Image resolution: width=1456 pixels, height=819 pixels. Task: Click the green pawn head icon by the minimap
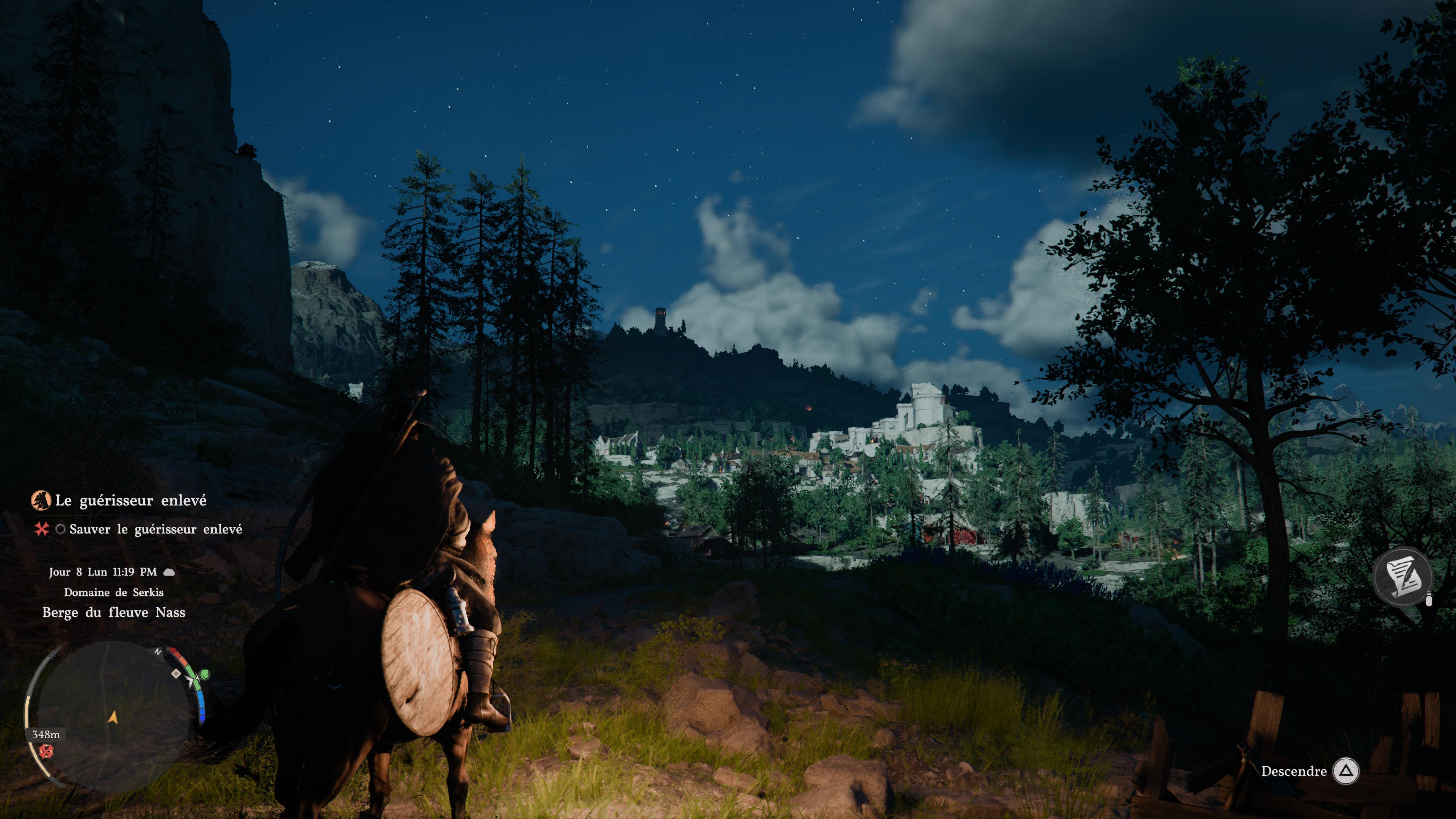point(204,674)
